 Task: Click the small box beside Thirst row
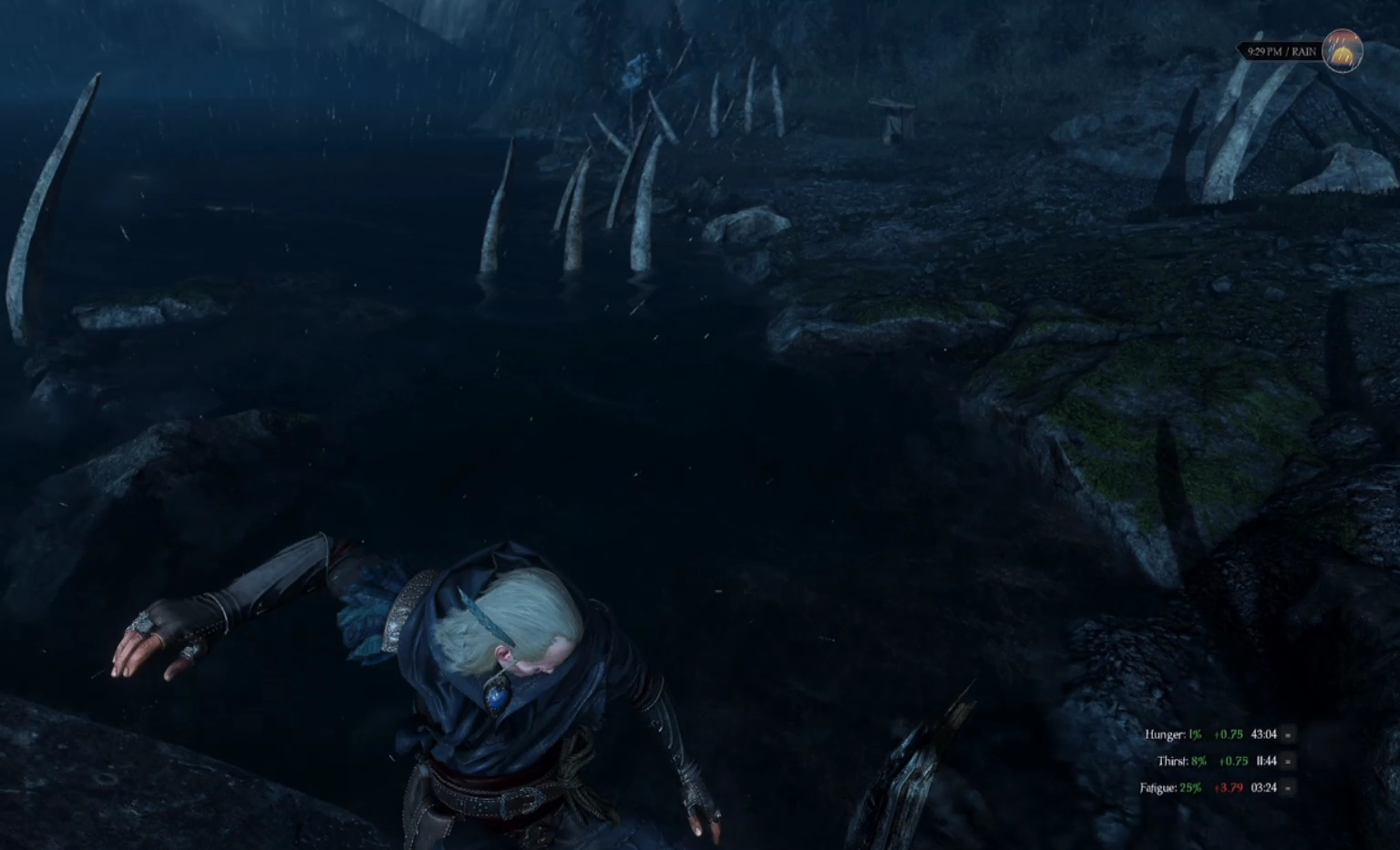pyautogui.click(x=1288, y=761)
